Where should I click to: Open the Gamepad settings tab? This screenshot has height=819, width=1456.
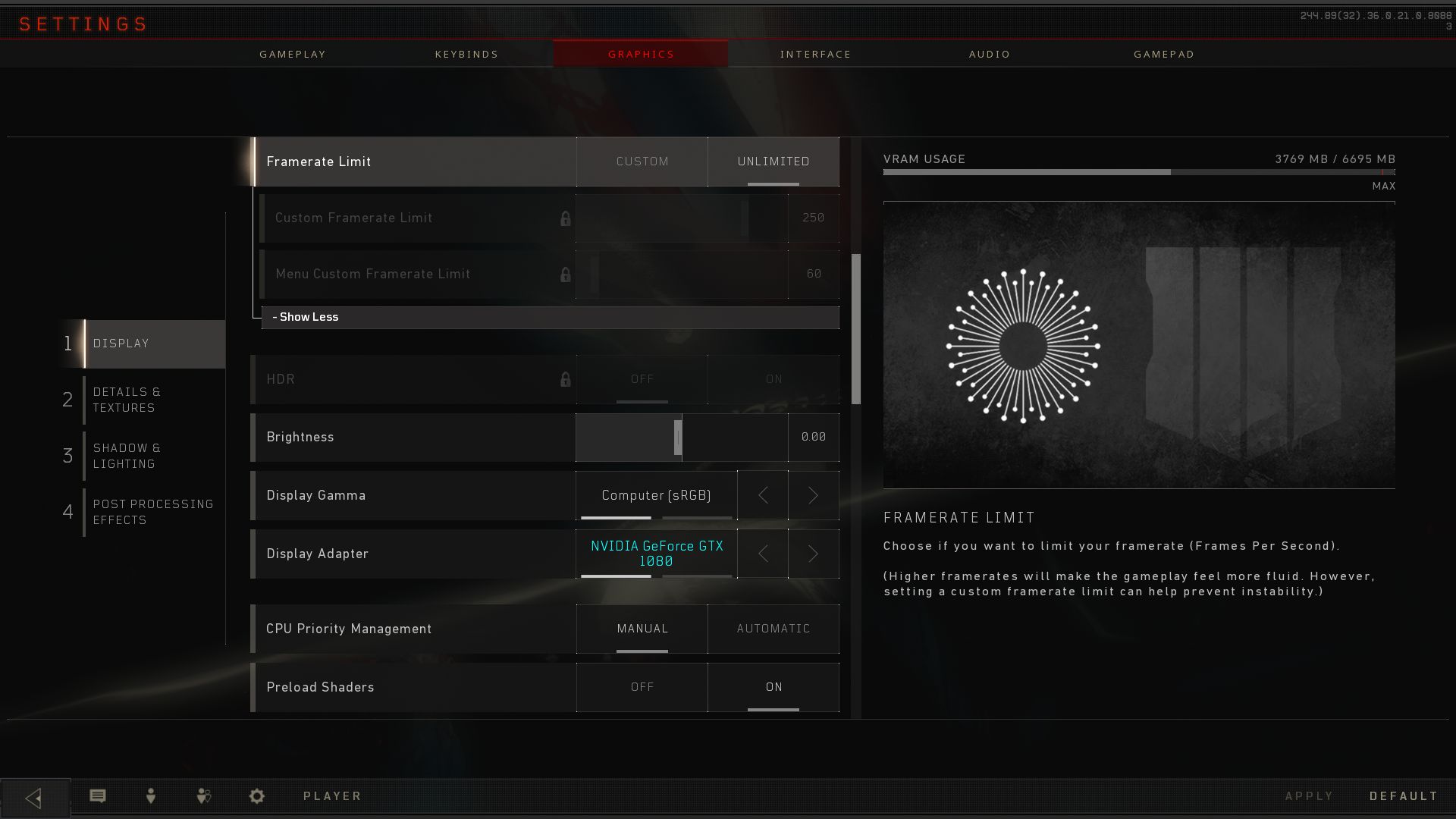[1163, 54]
